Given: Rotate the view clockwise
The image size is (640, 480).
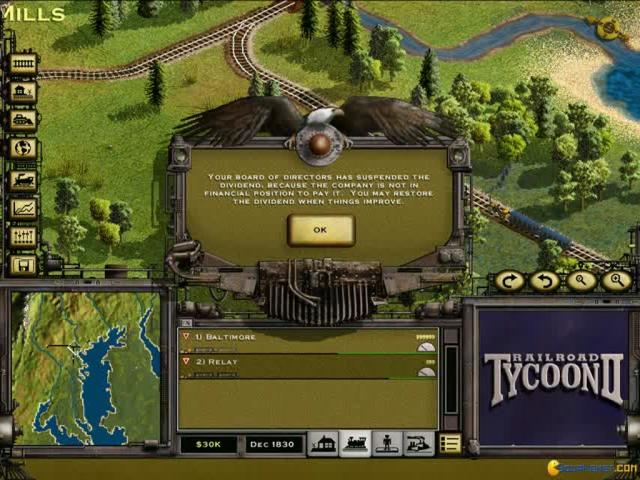Looking at the screenshot, I should click(510, 281).
